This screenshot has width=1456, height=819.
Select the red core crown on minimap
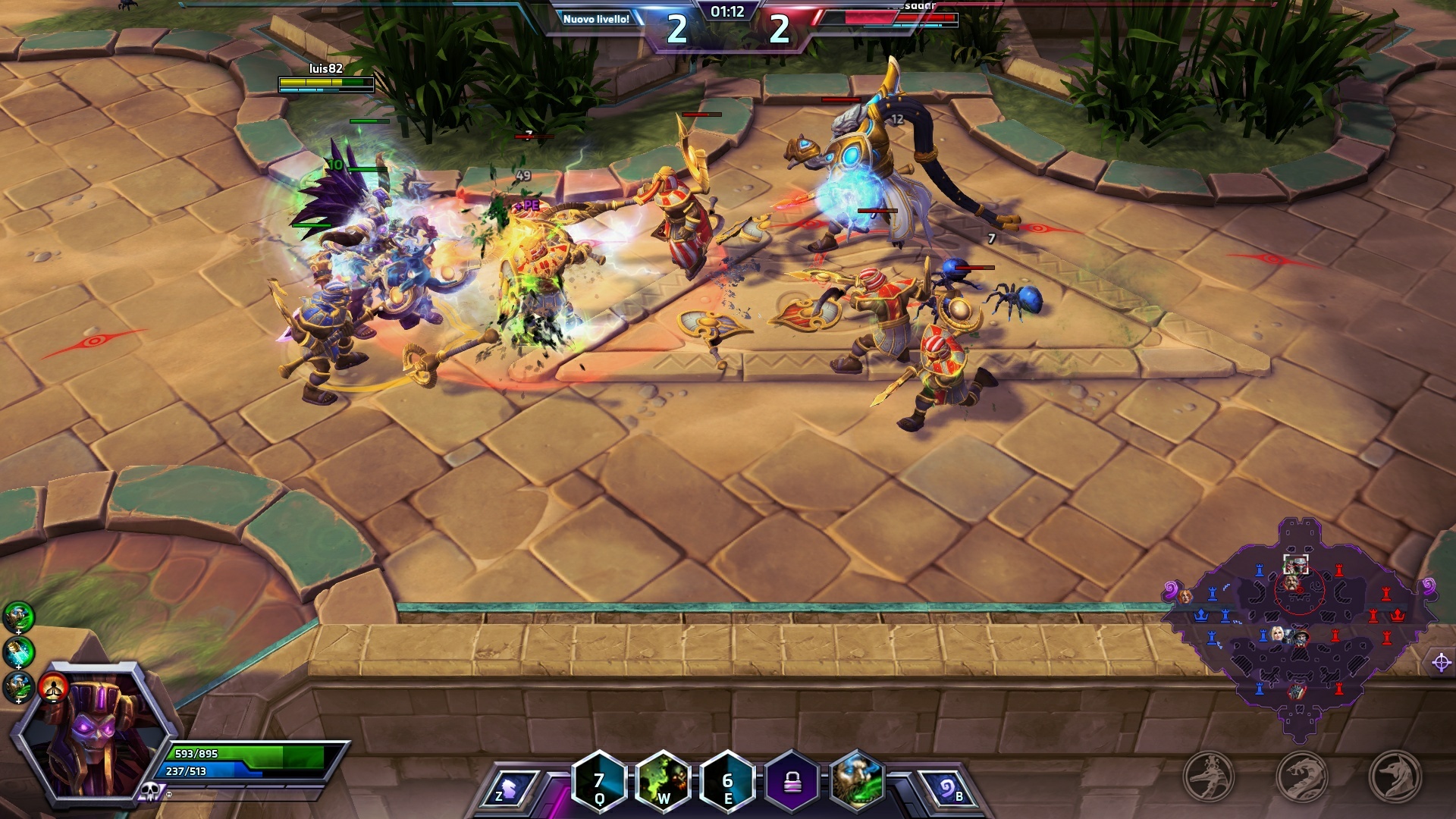click(x=1398, y=615)
